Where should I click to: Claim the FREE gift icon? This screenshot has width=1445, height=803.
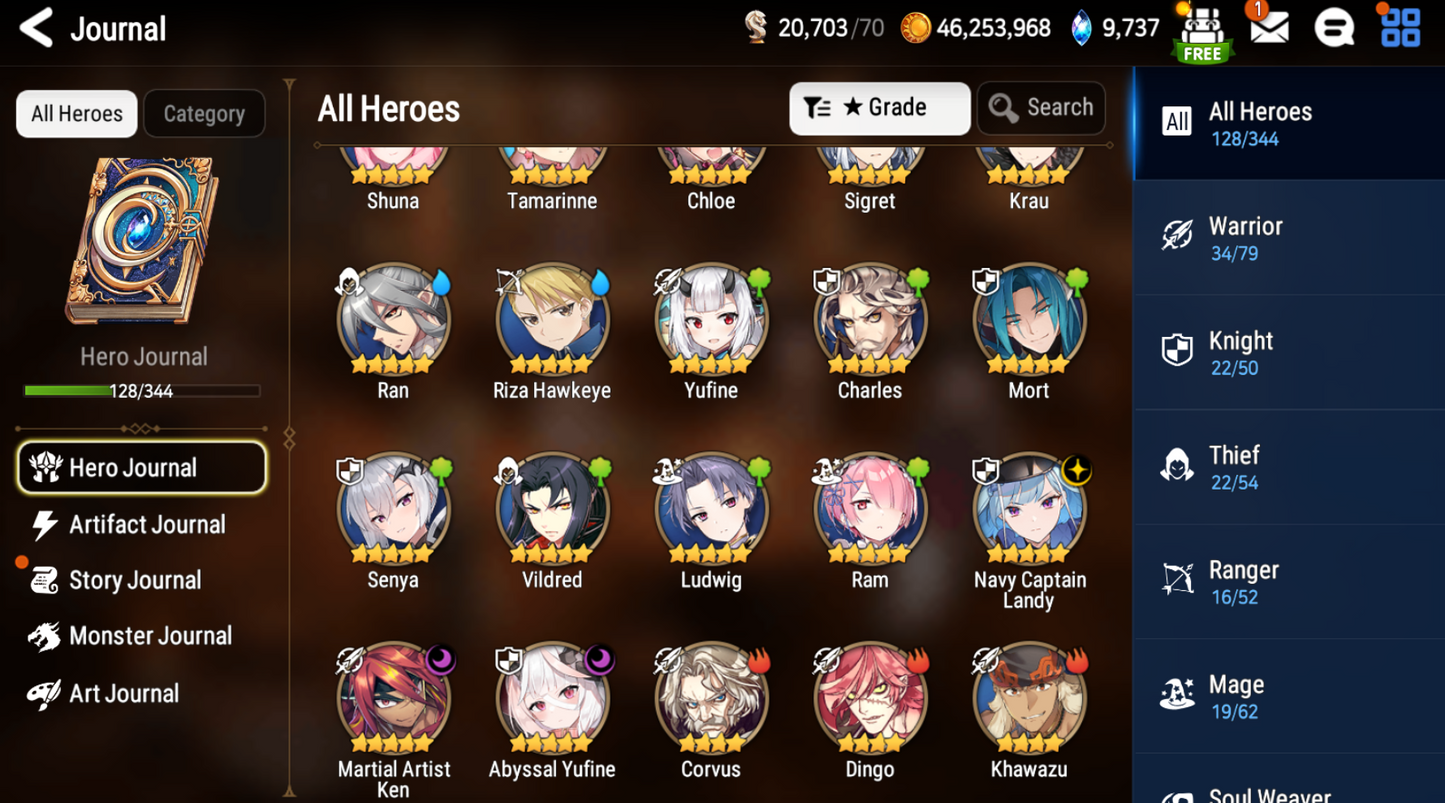1203,32
